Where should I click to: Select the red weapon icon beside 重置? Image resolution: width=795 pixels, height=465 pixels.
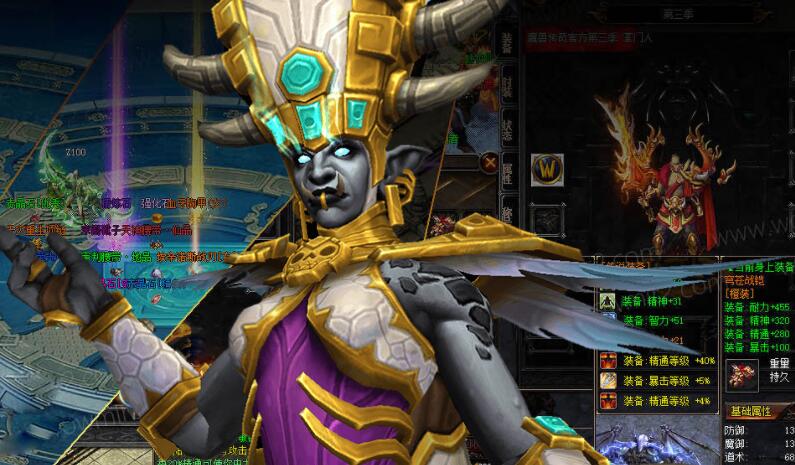(741, 376)
